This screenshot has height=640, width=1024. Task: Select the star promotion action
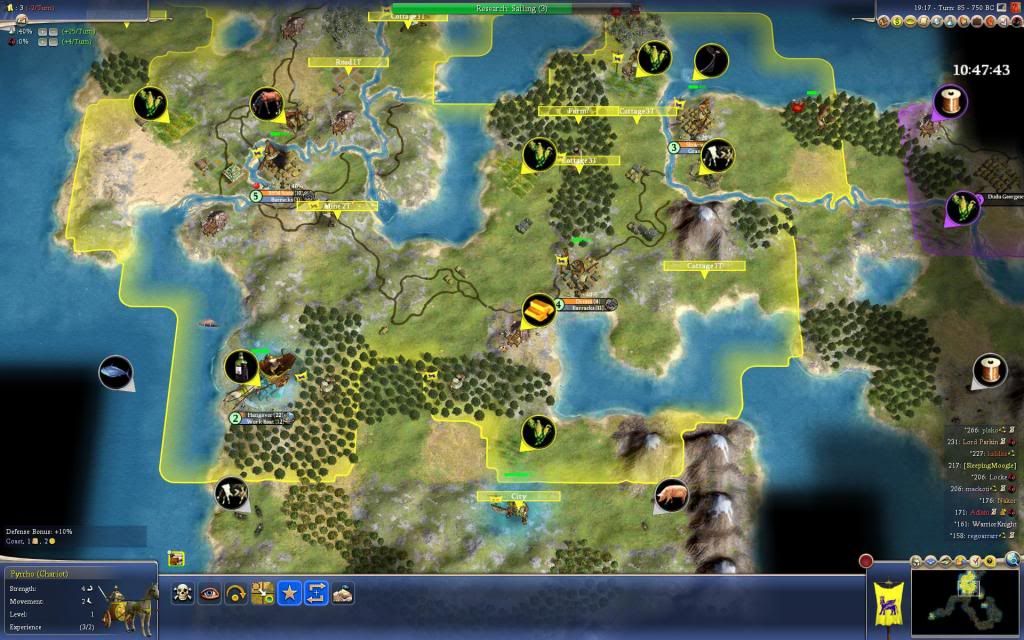(288, 593)
